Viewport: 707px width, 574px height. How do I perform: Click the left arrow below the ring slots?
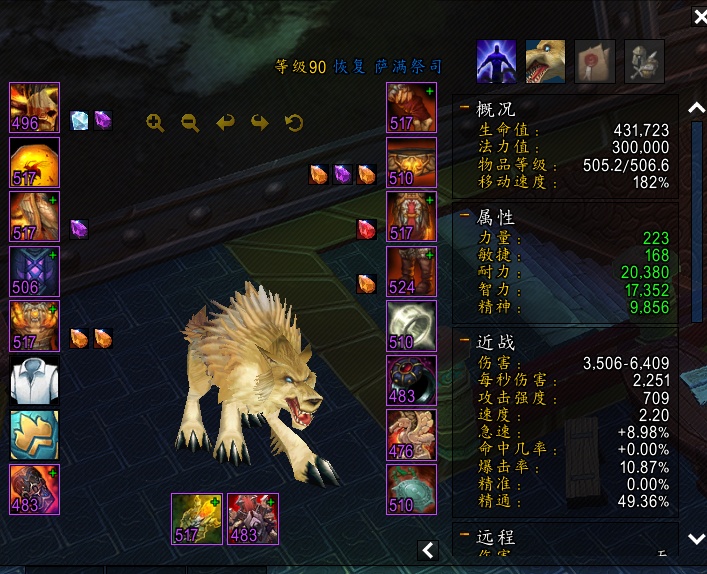click(x=428, y=549)
